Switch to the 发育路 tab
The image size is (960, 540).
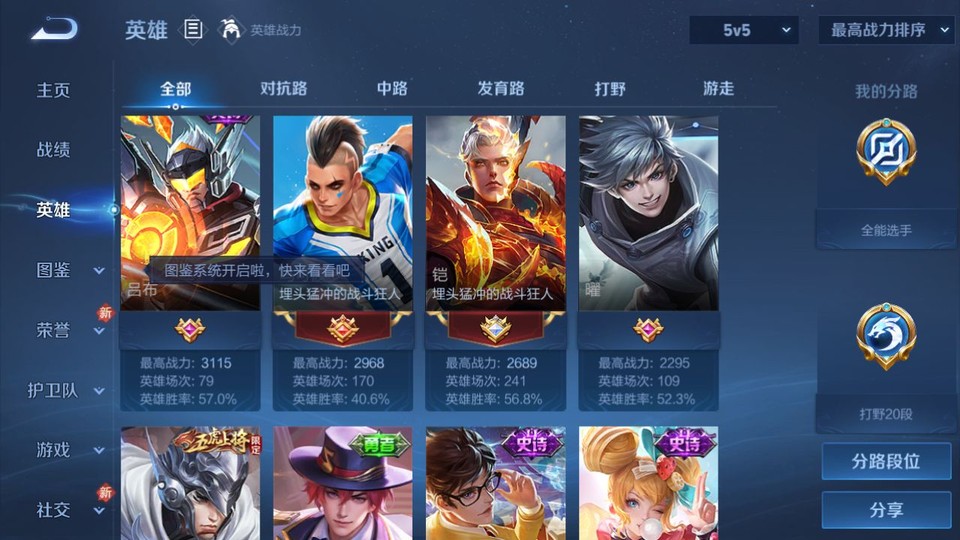tap(500, 89)
